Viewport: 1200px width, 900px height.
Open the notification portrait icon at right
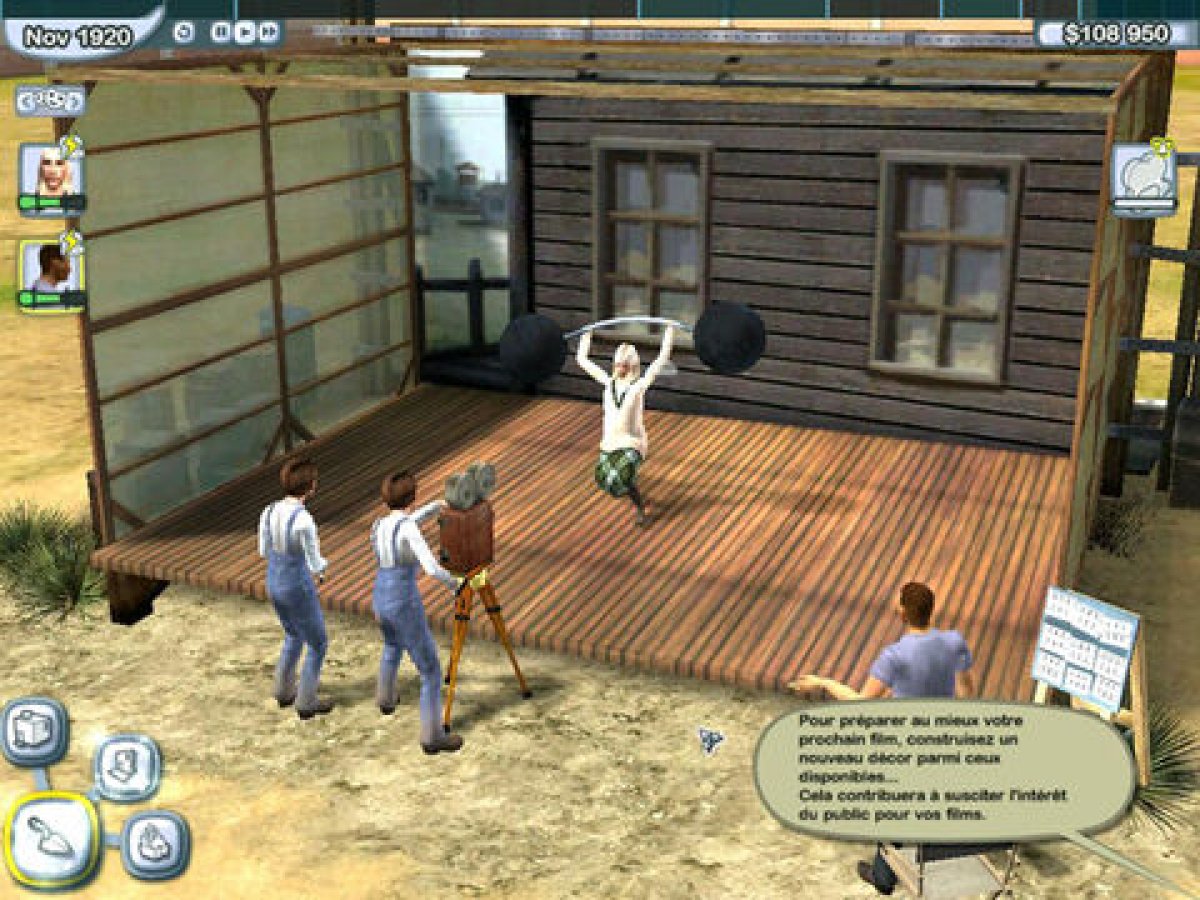1144,177
